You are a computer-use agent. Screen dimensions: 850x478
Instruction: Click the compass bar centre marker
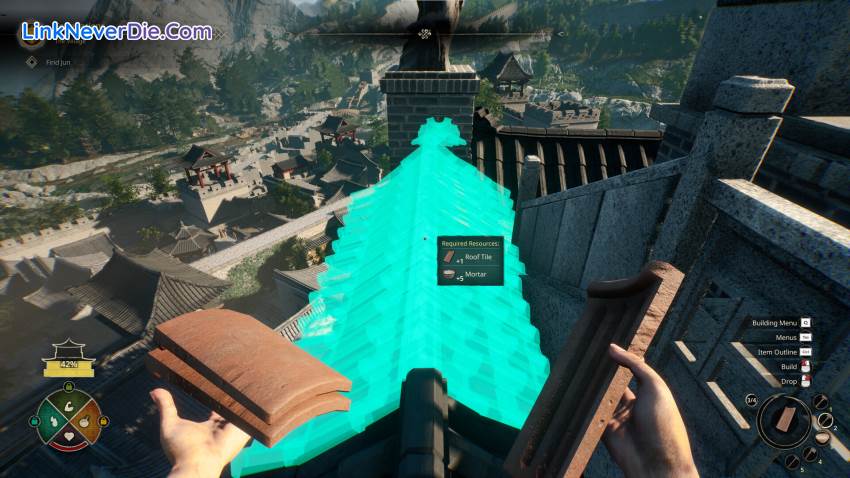[425, 33]
